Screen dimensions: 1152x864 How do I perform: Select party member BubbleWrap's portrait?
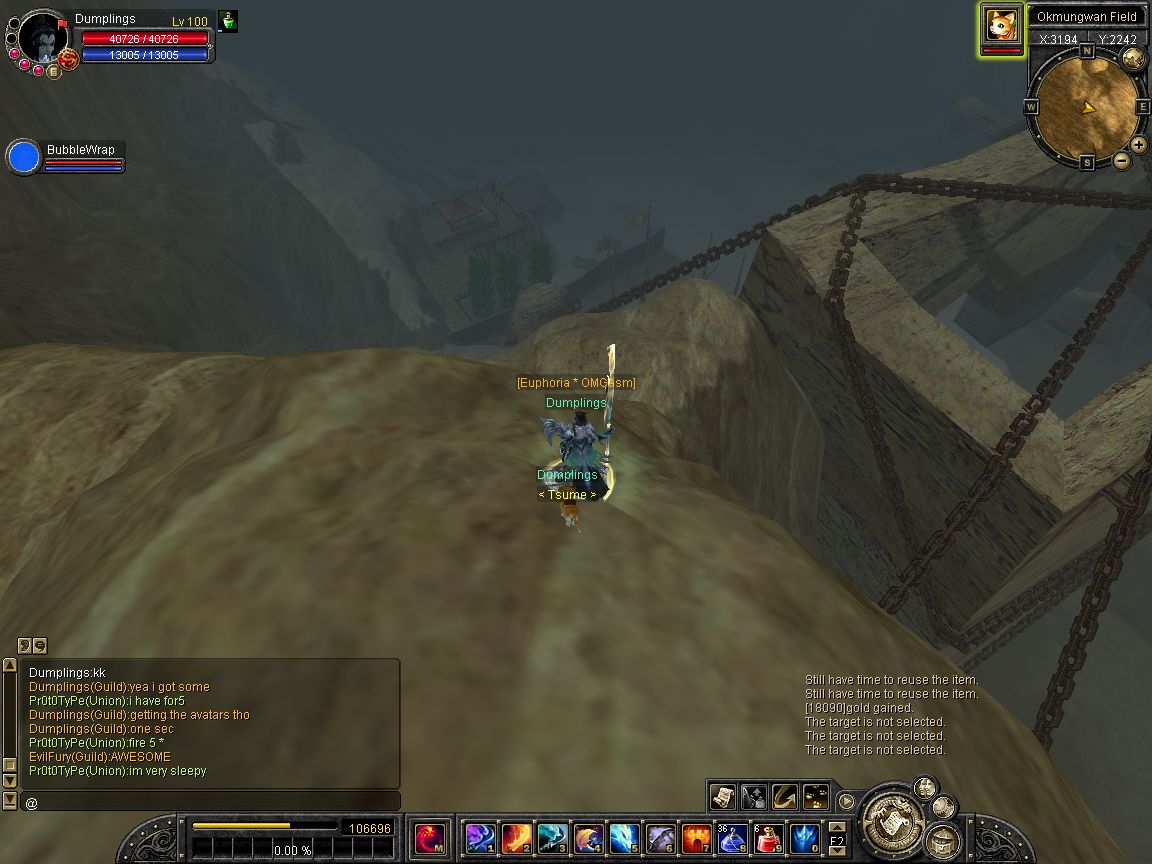(x=23, y=157)
